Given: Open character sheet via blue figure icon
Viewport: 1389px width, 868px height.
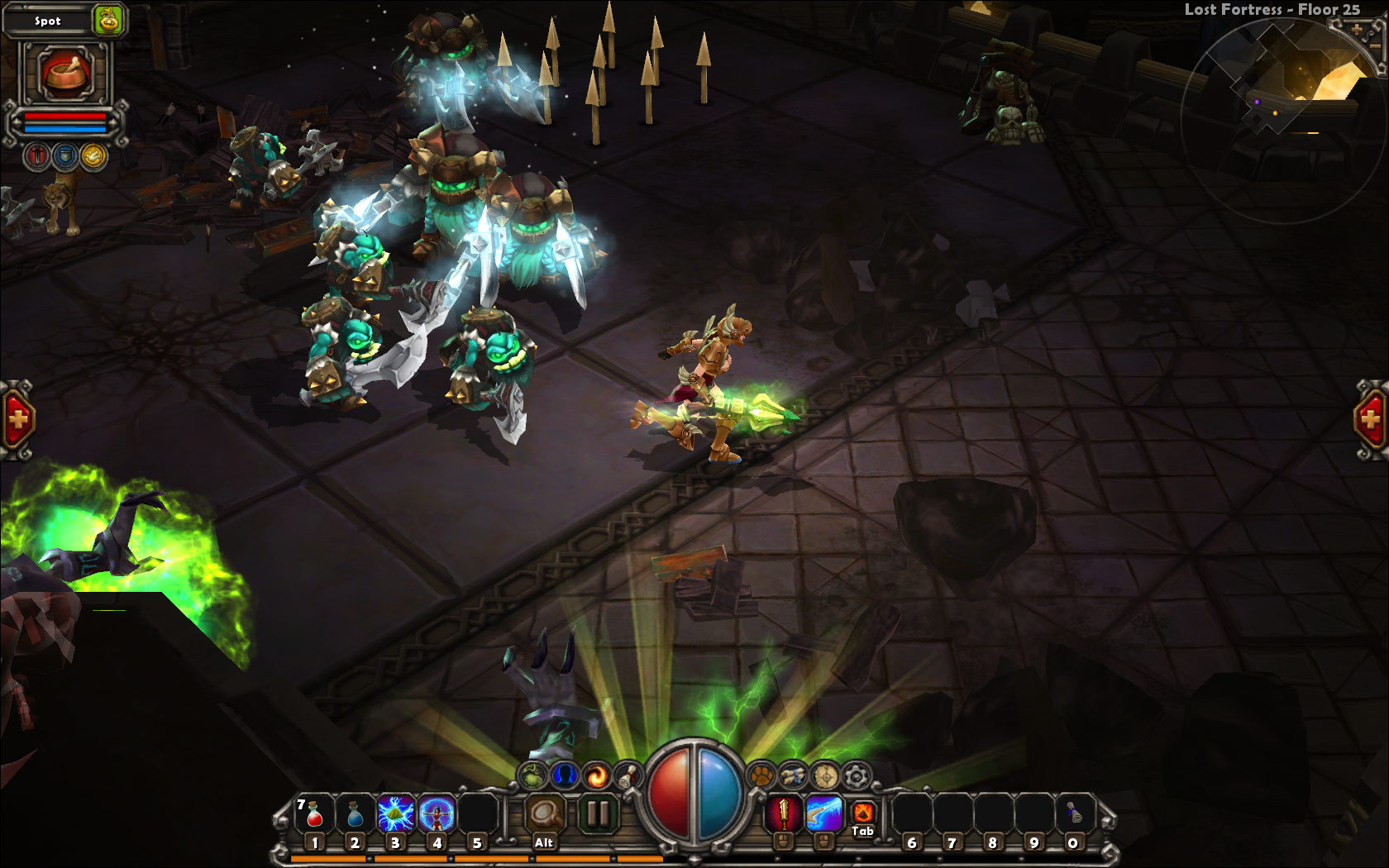Looking at the screenshot, I should click(x=566, y=775).
